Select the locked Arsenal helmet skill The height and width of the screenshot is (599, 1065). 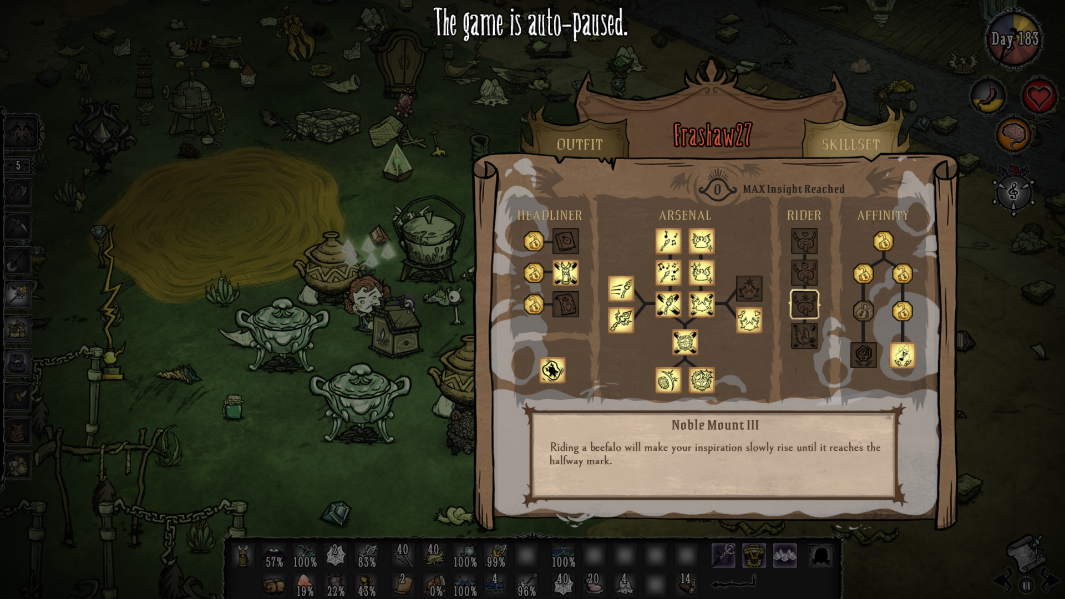[749, 289]
